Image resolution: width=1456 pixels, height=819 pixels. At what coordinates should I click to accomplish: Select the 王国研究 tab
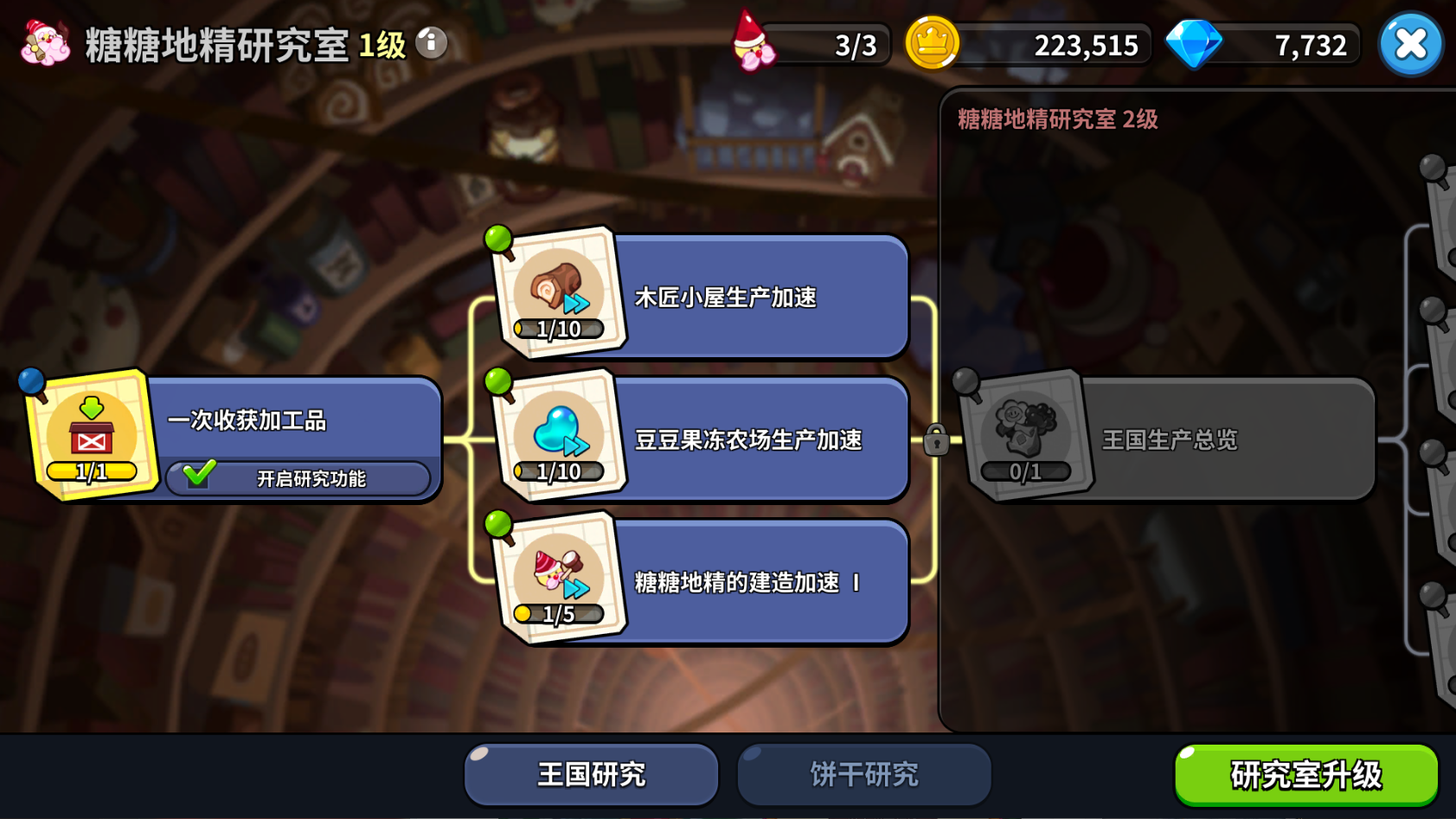pyautogui.click(x=590, y=774)
